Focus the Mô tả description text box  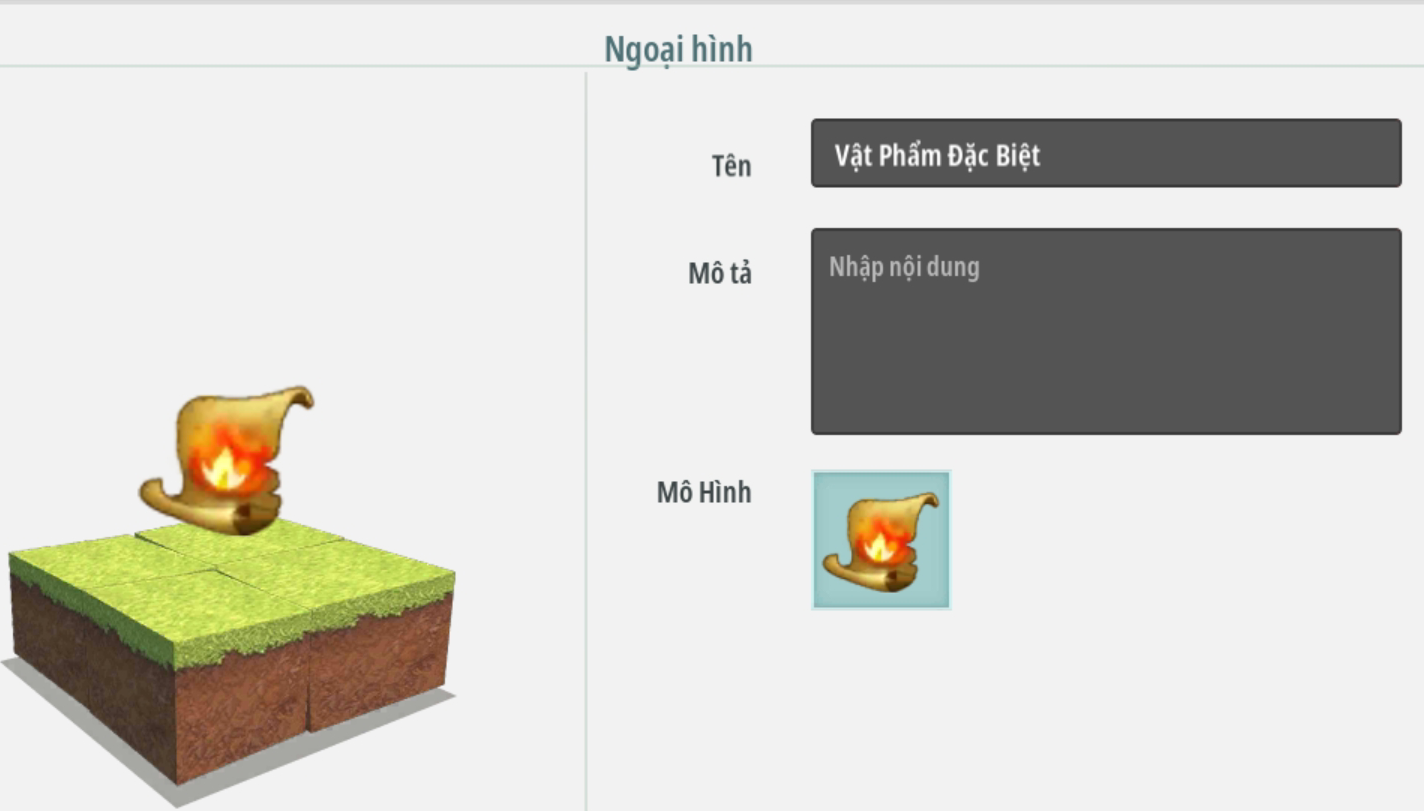point(1105,331)
